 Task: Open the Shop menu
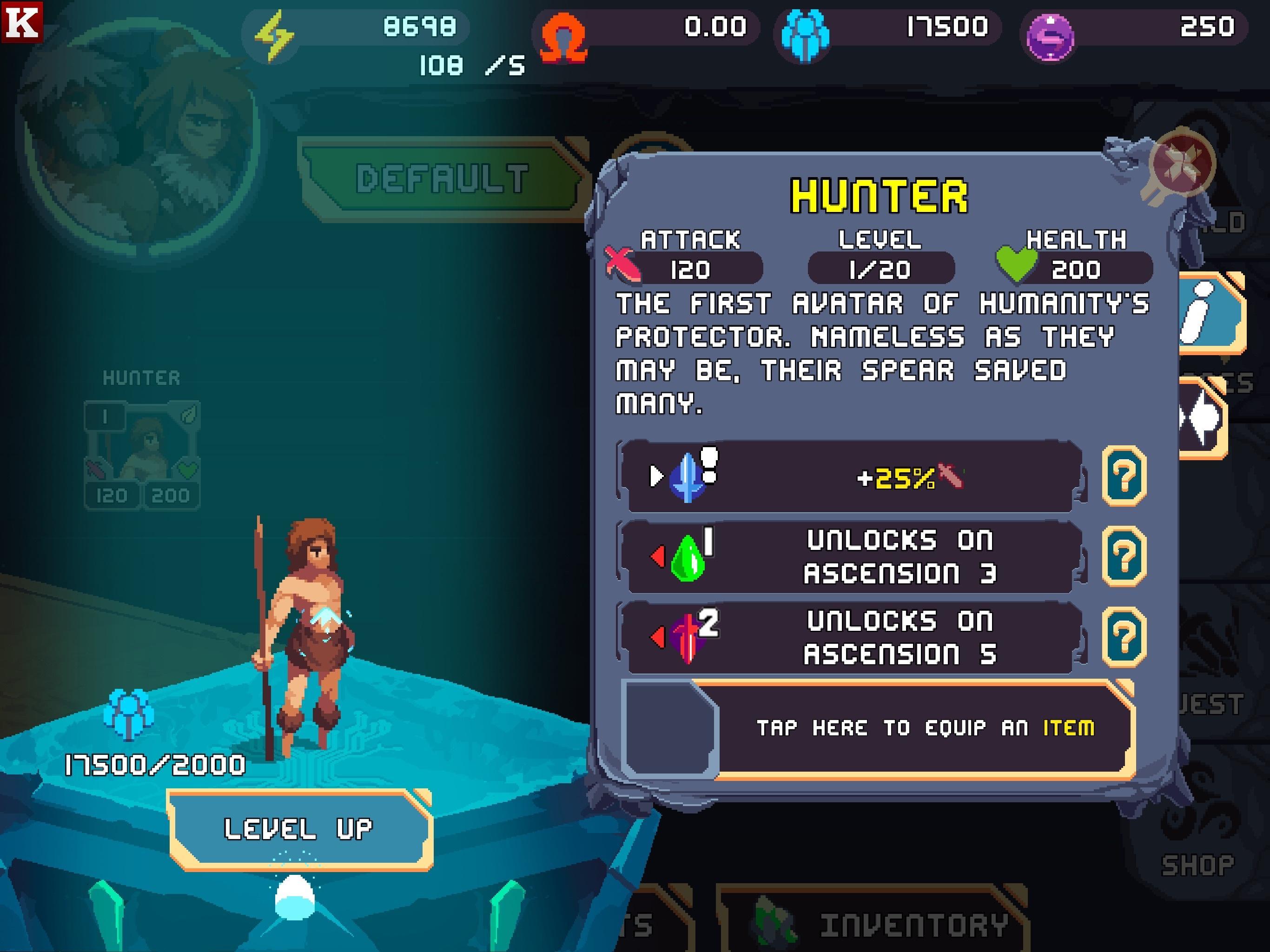coord(1197,850)
